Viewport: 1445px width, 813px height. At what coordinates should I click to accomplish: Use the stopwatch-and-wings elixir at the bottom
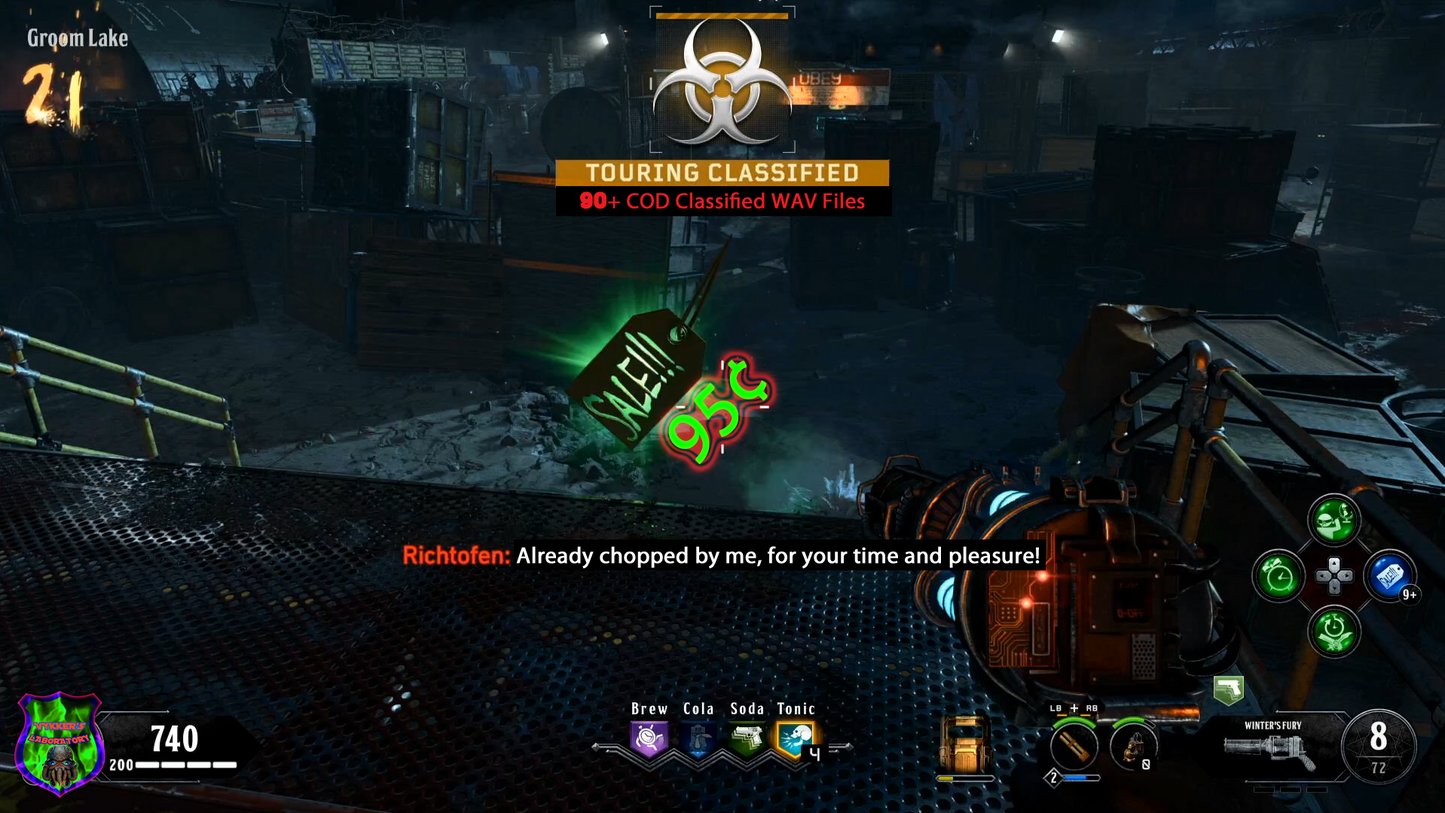(1334, 632)
